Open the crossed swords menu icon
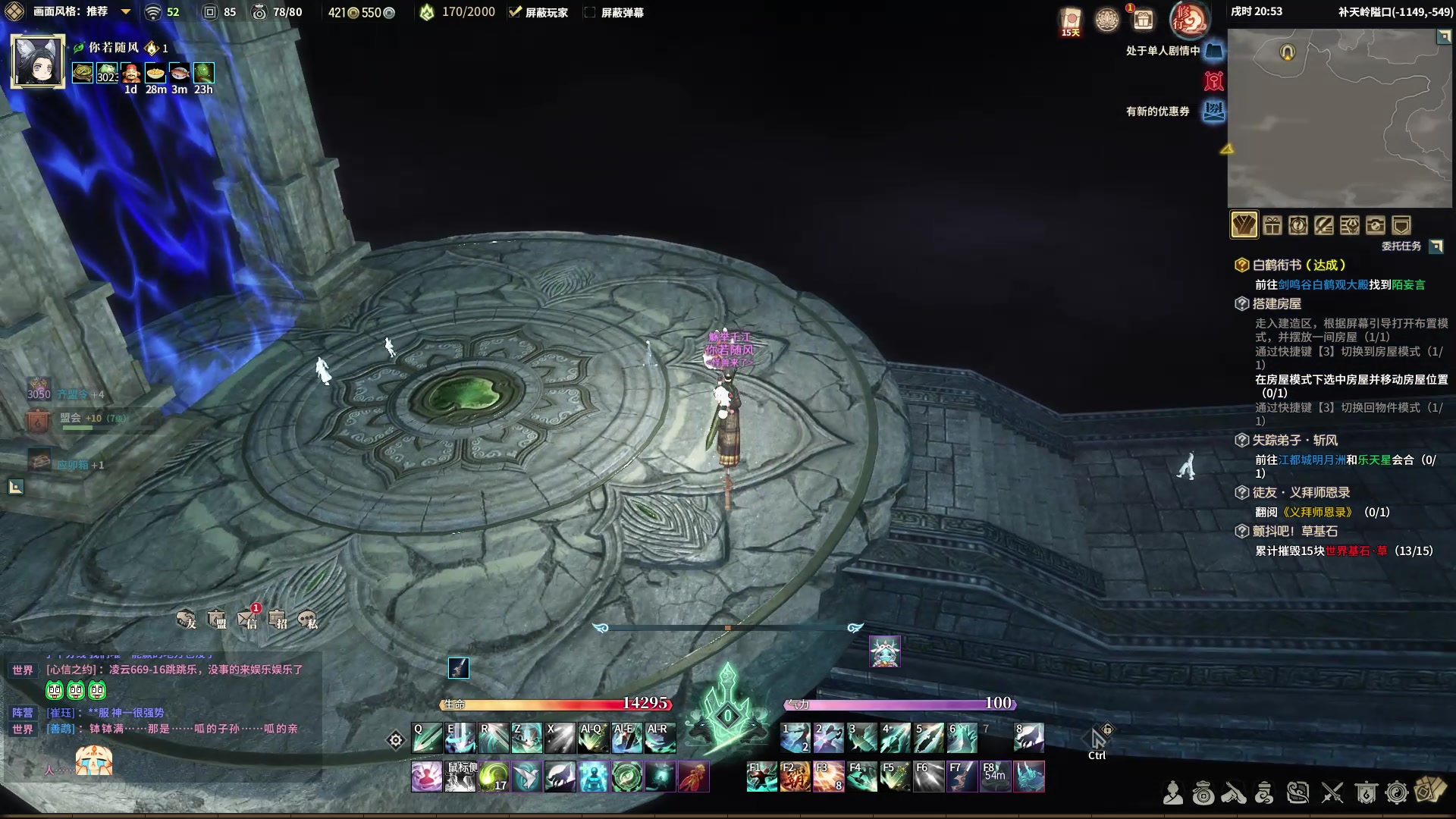 pos(1332,793)
